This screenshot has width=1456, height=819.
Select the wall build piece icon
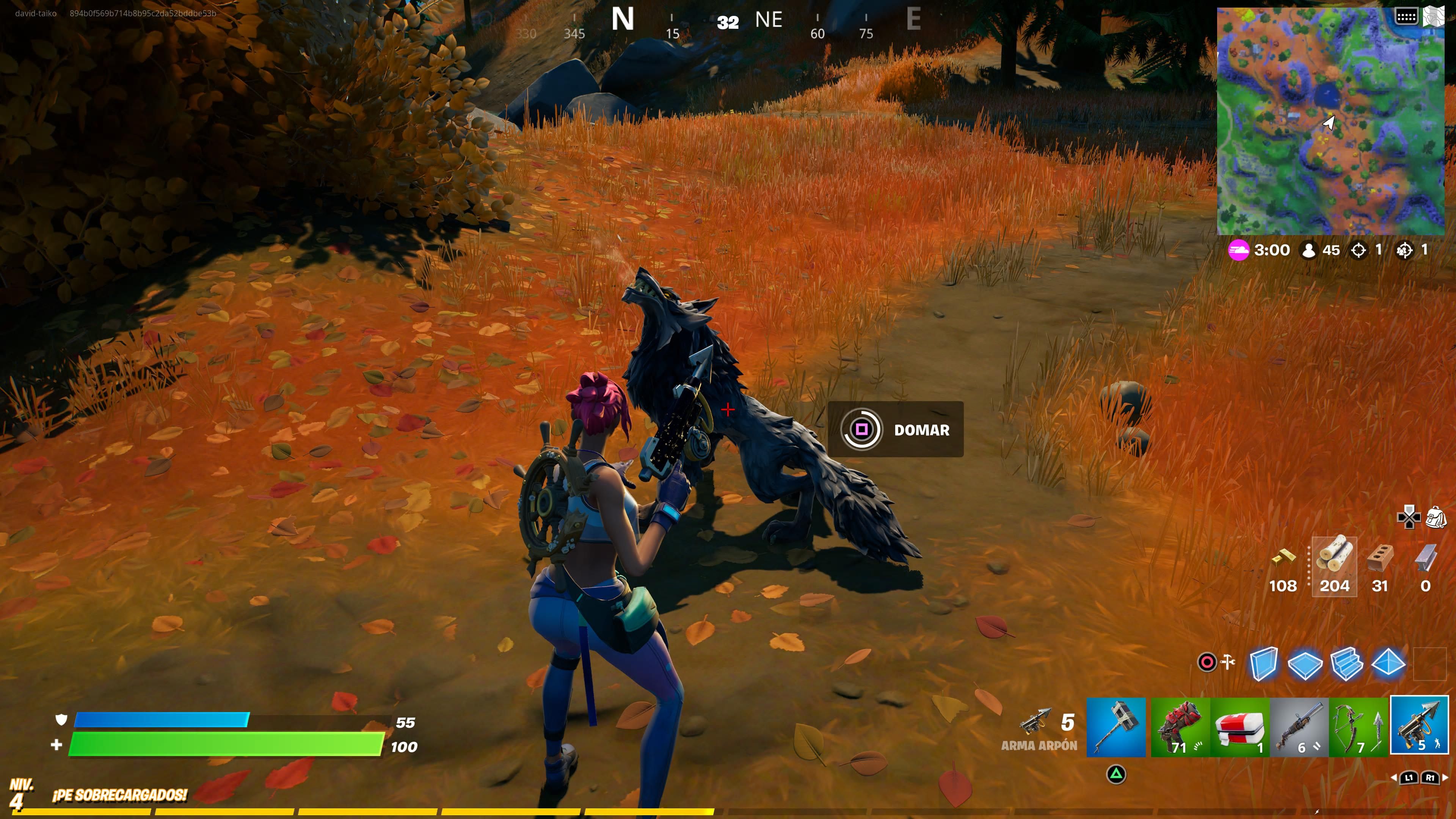click(1265, 665)
